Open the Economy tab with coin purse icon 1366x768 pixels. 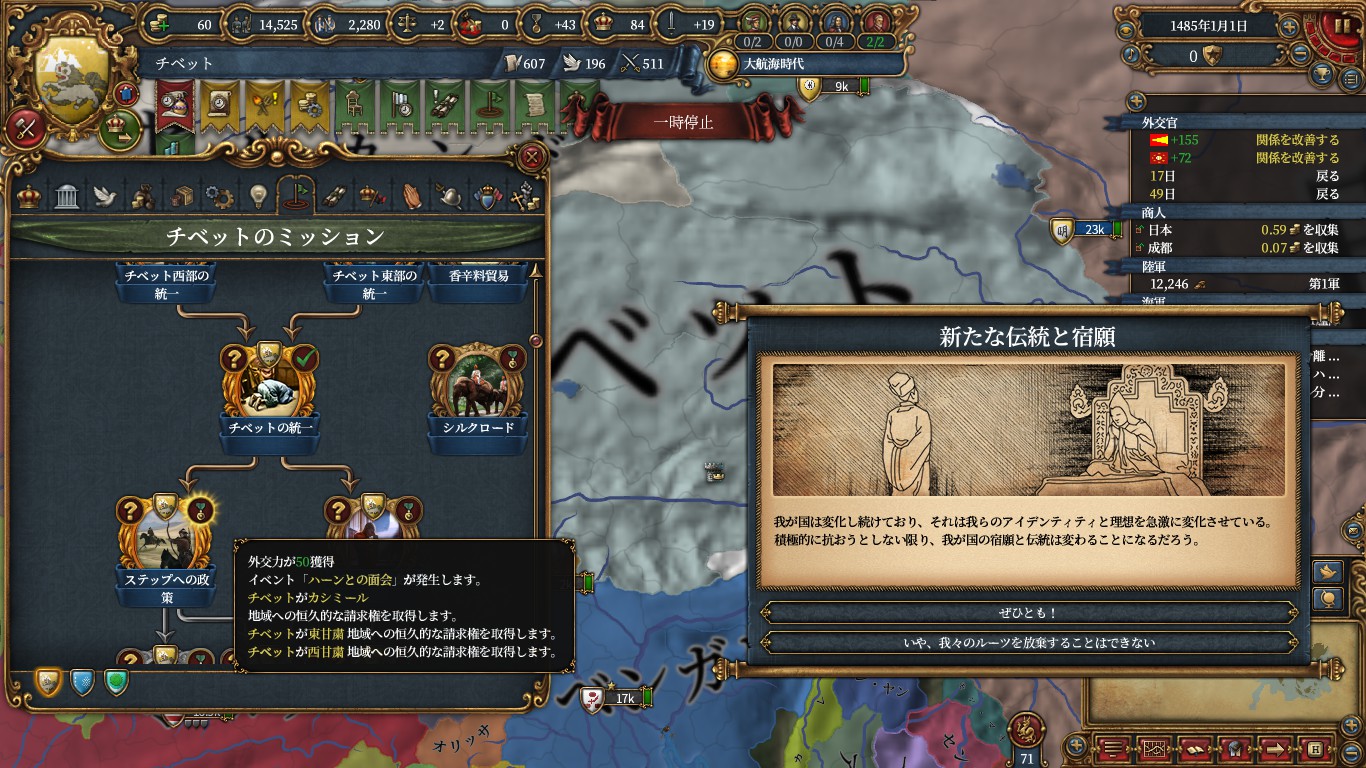144,195
